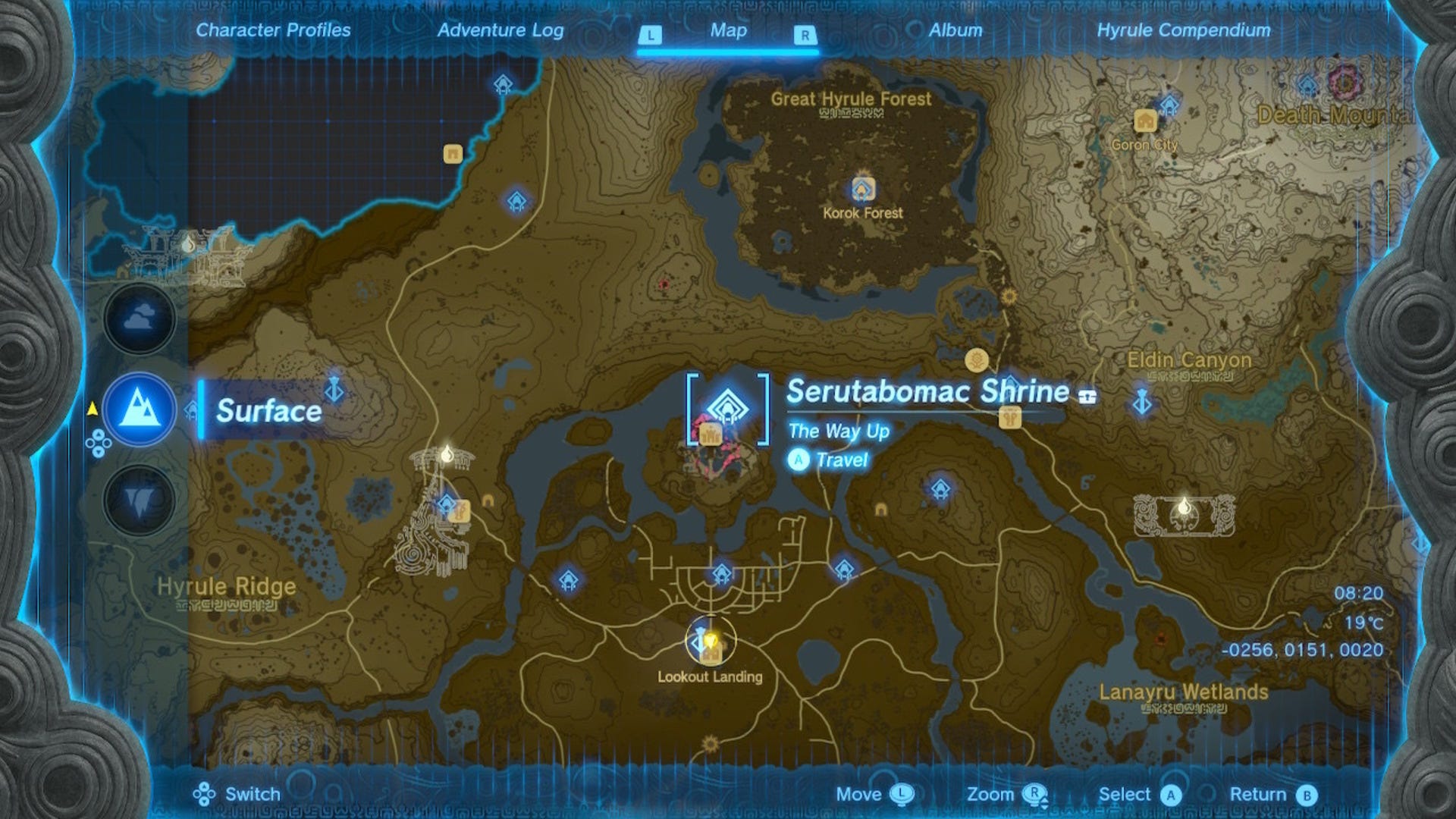This screenshot has height=819, width=1456.
Task: Select the Surface map layer
Action: [139, 404]
